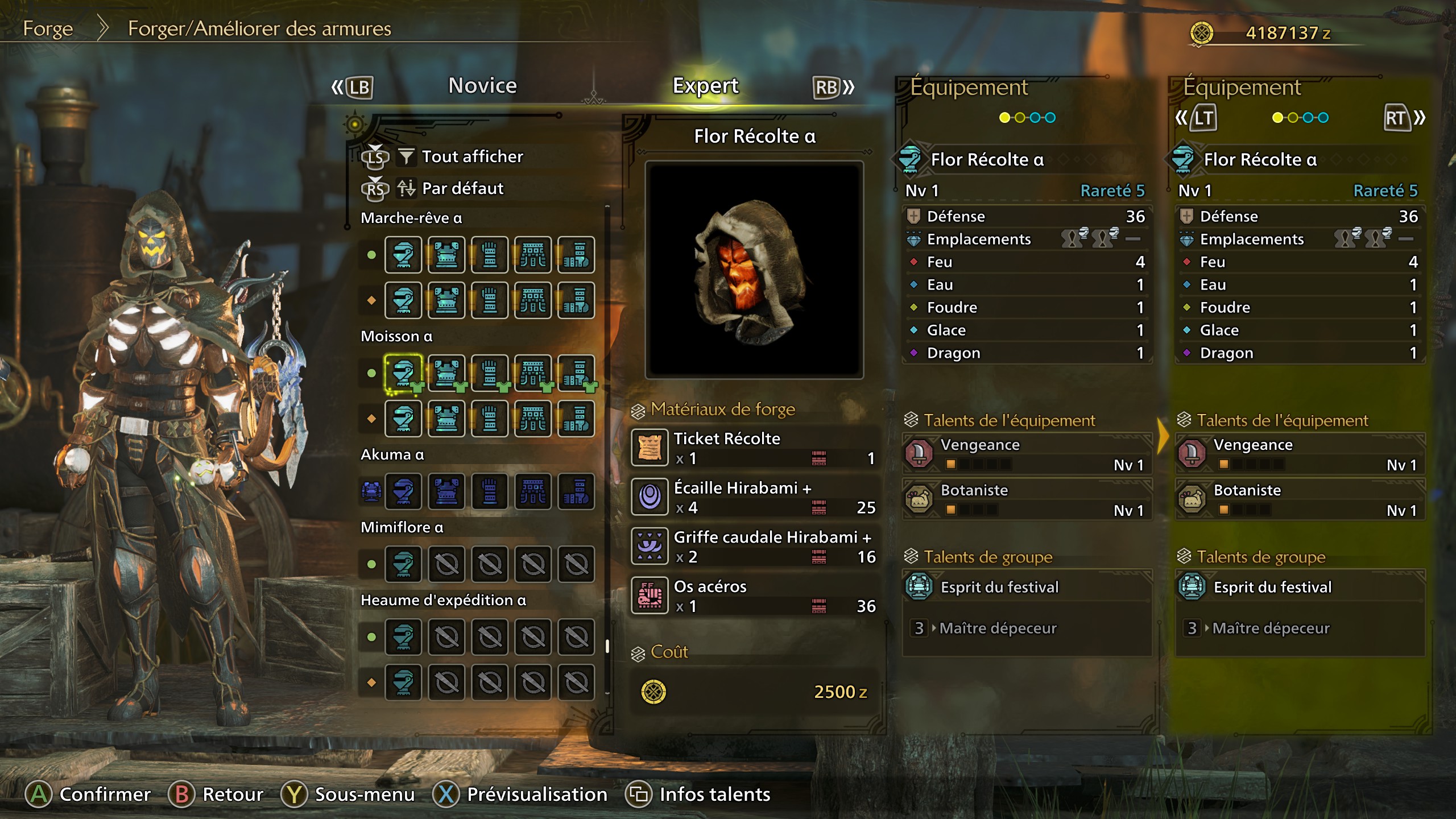
Task: Select the second equipment page dot
Action: click(1021, 118)
